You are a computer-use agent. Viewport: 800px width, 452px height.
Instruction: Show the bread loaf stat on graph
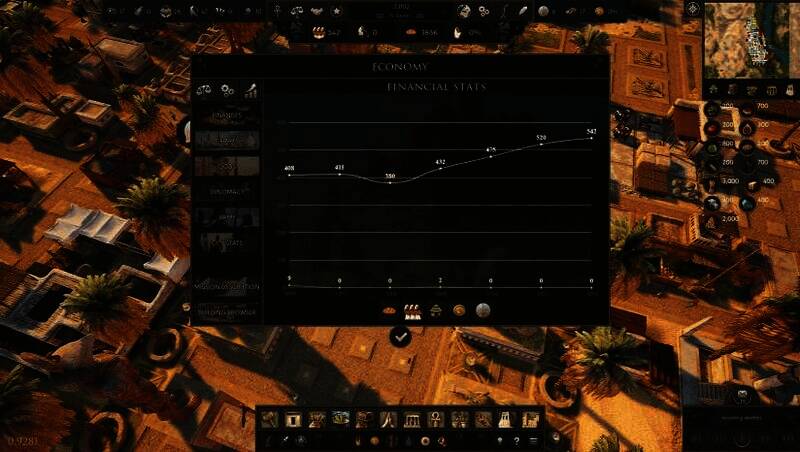389,310
